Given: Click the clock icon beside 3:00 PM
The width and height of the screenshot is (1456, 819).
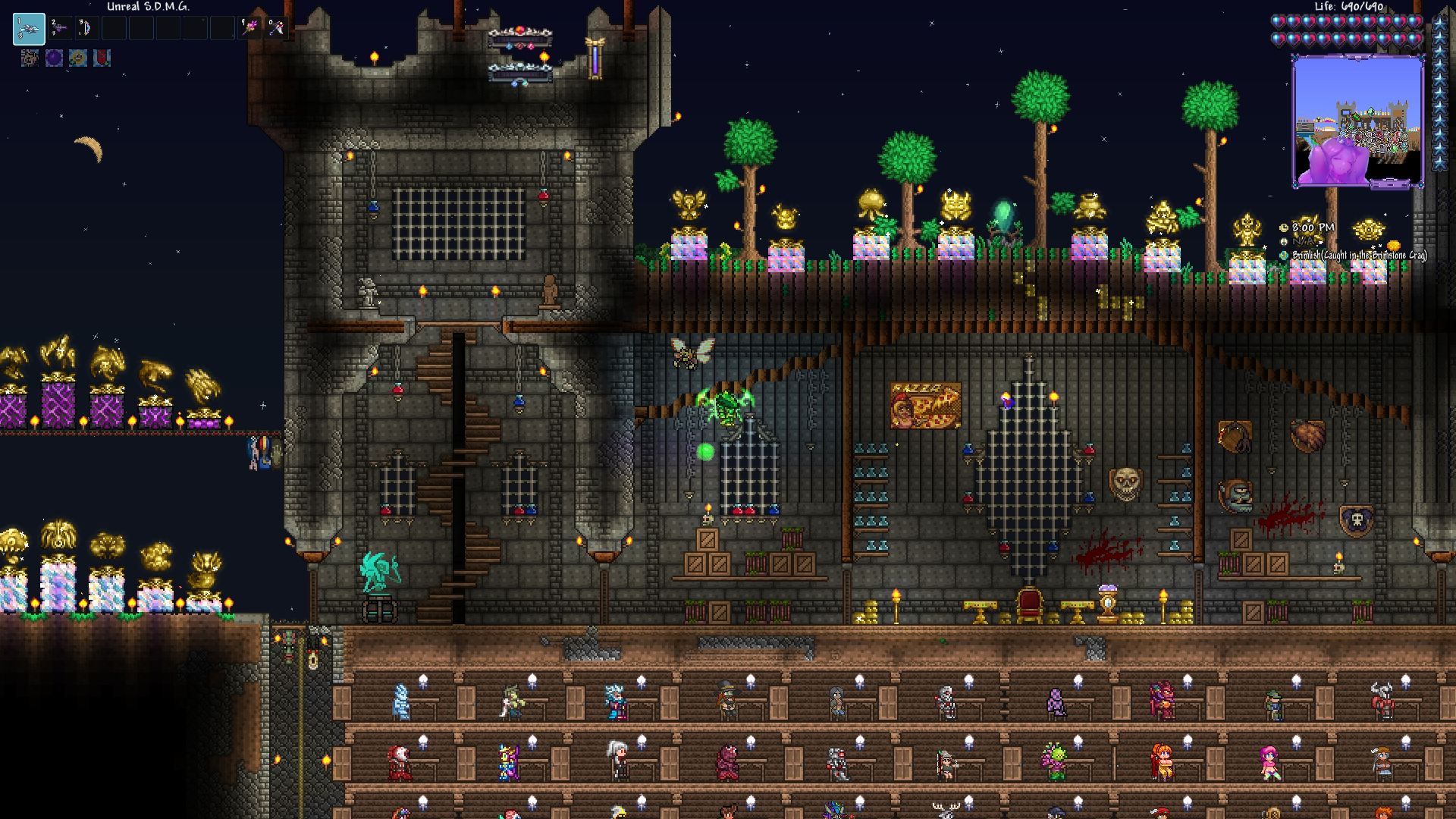Looking at the screenshot, I should click(x=1283, y=227).
